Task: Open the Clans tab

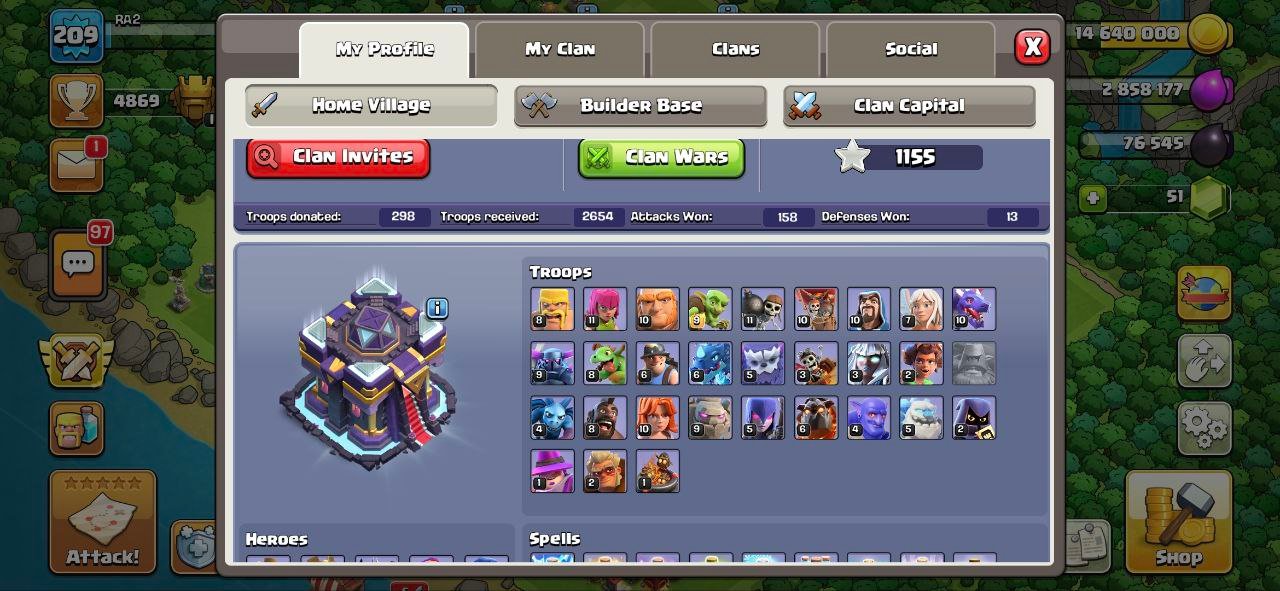Action: 735,49
